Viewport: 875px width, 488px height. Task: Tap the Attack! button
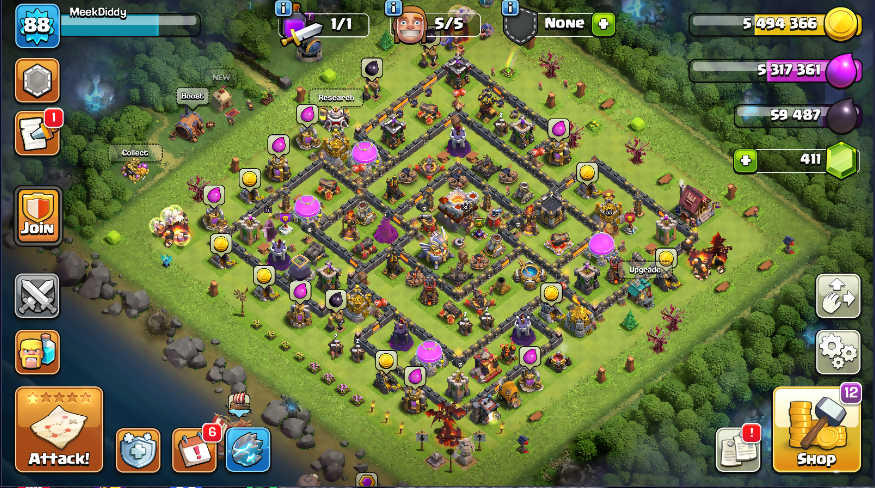click(59, 430)
